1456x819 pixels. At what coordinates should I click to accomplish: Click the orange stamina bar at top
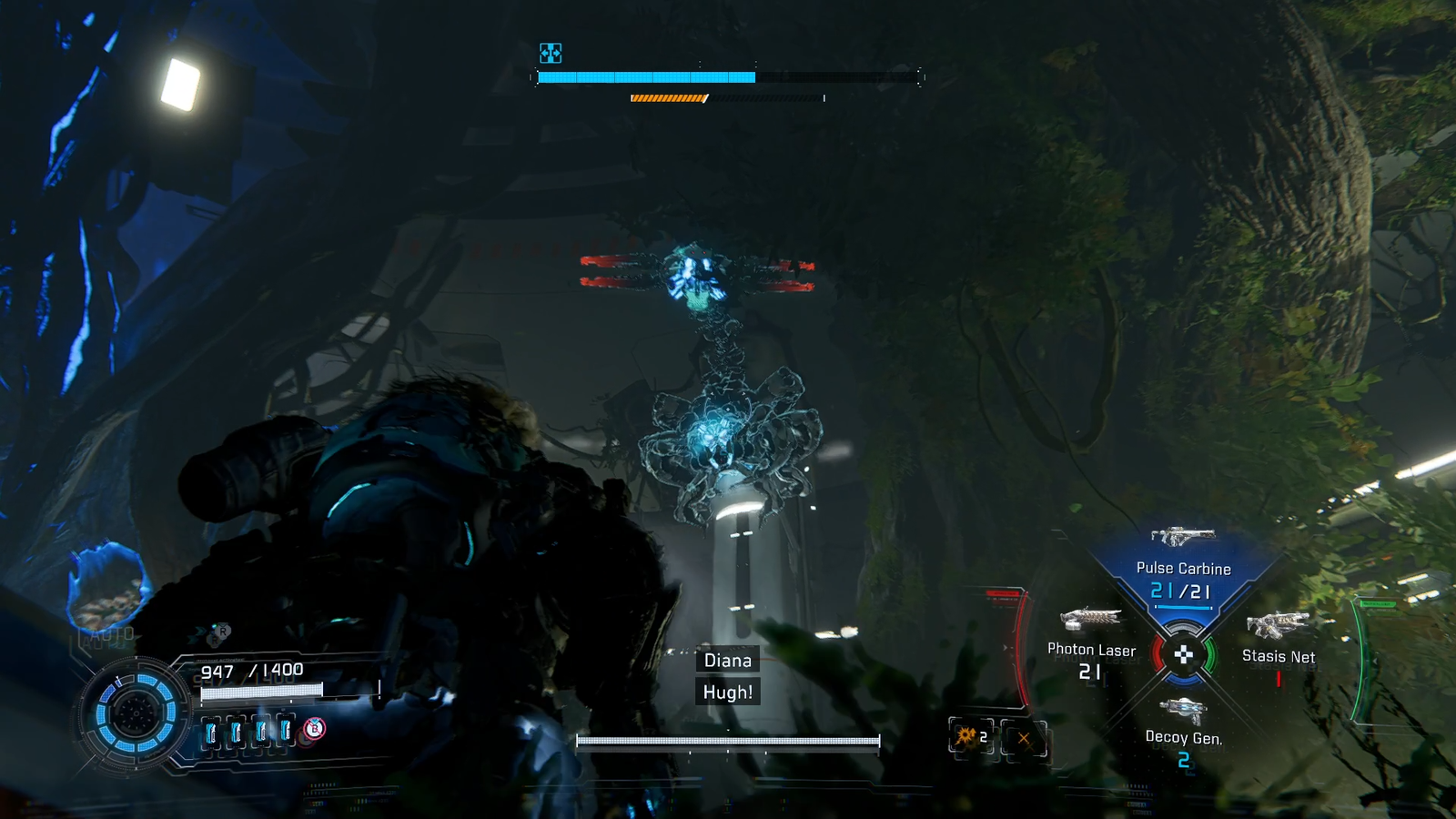667,97
